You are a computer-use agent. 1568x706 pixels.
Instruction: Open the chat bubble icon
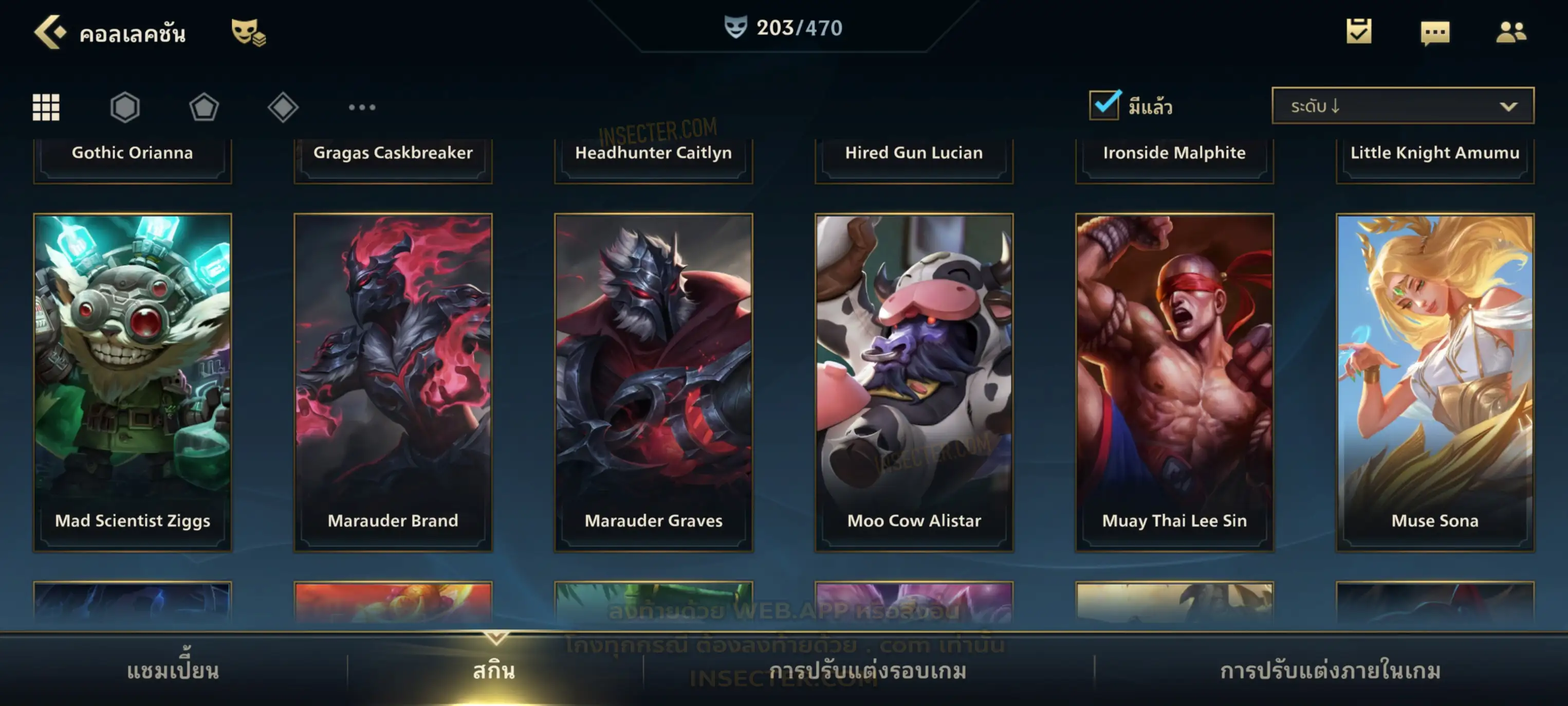point(1434,32)
